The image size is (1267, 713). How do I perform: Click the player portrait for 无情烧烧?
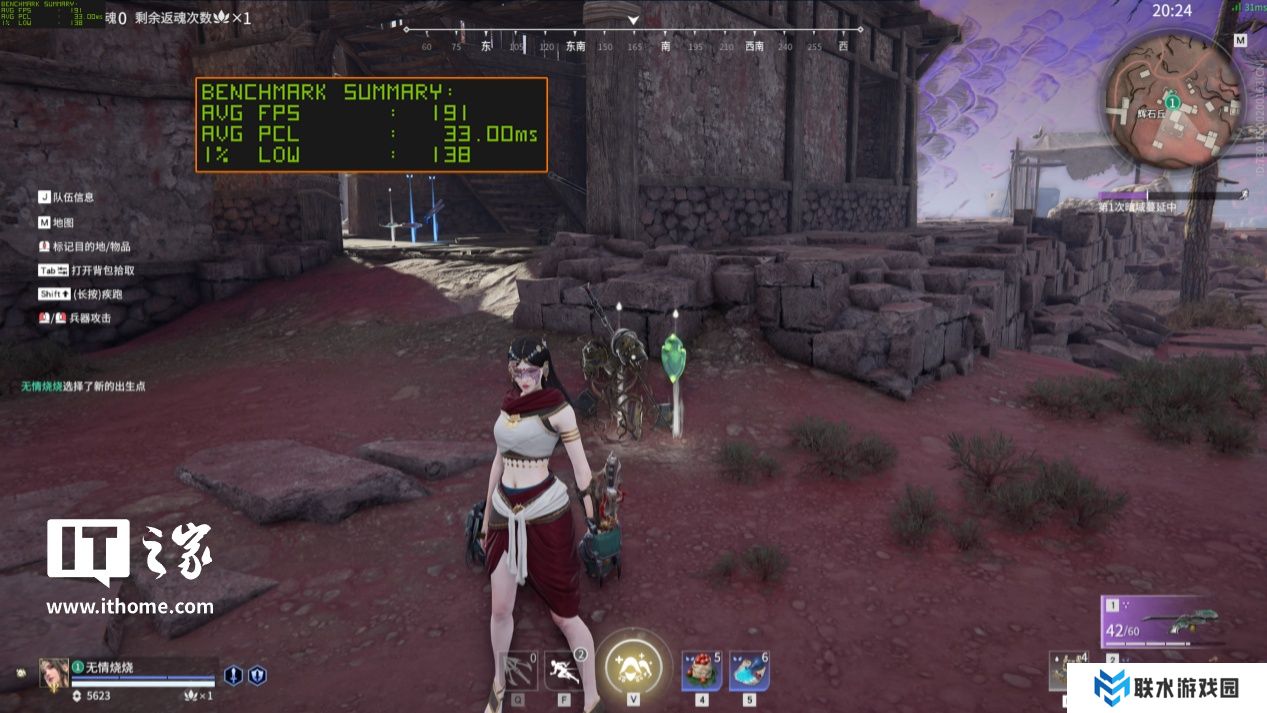pyautogui.click(x=53, y=674)
